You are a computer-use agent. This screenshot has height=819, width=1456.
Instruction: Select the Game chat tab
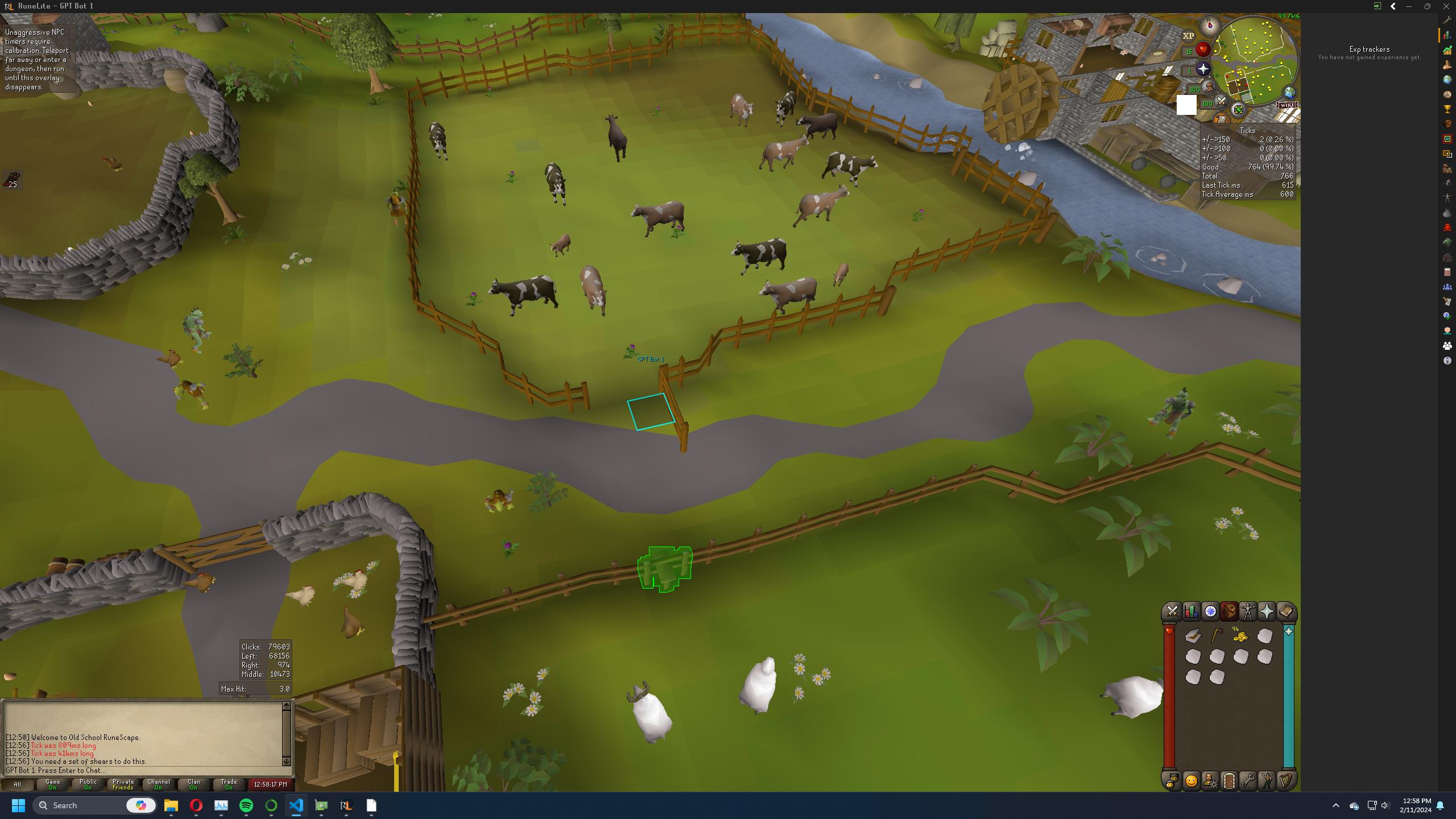tap(53, 784)
